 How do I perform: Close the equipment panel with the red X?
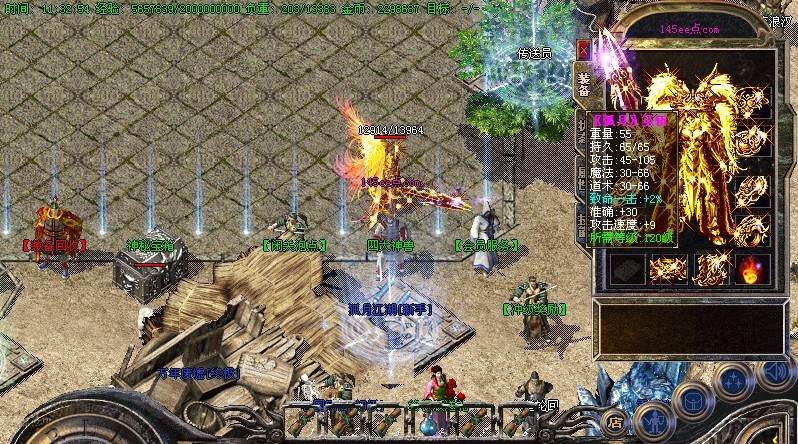coord(584,49)
